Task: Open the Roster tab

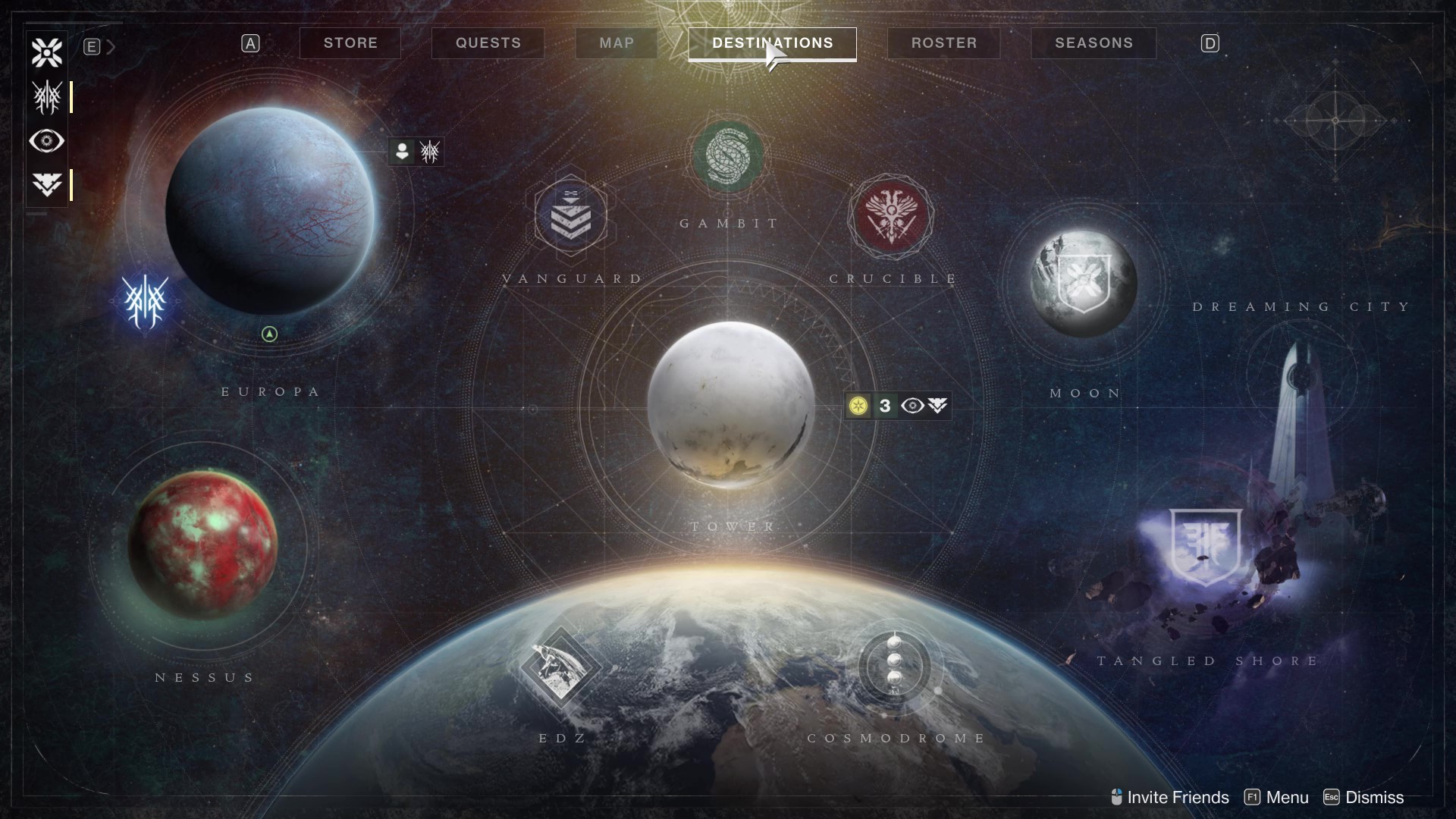Action: coord(944,43)
